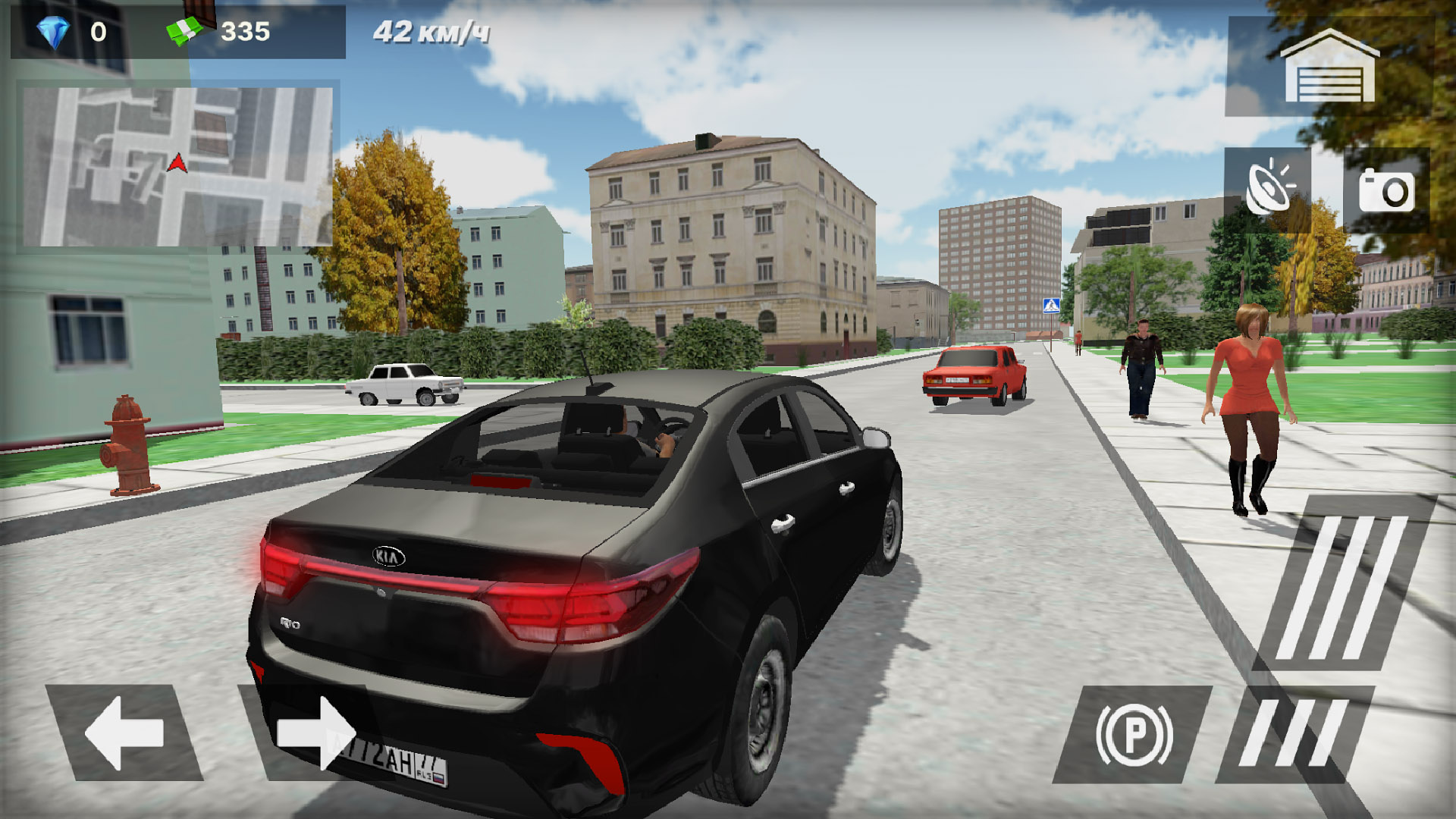Engage the parking brake

[x=1134, y=734]
